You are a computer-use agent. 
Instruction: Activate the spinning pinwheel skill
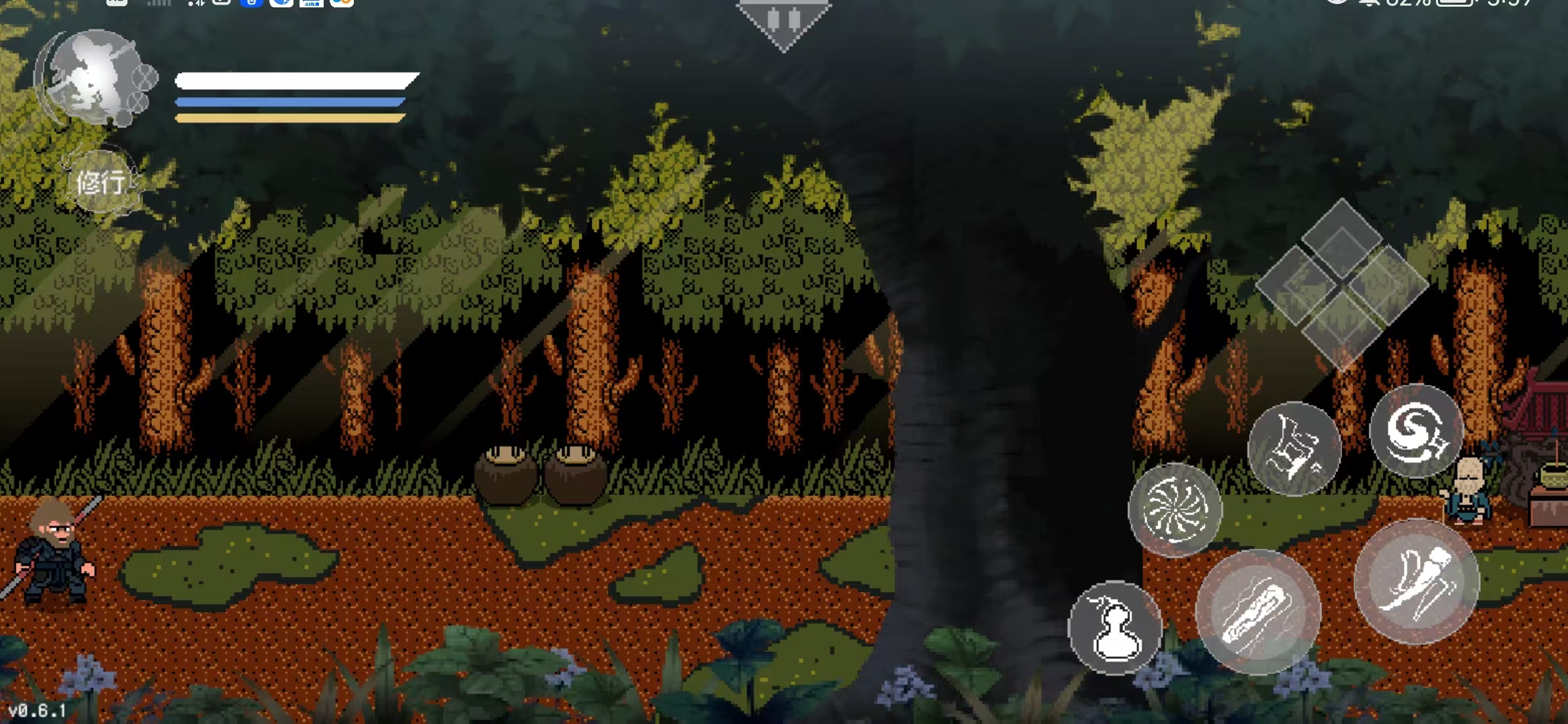1175,510
